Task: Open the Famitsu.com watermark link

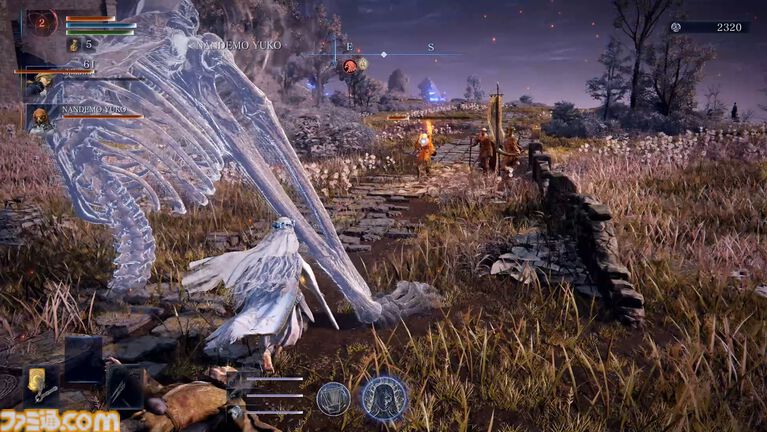Action: [x=60, y=419]
